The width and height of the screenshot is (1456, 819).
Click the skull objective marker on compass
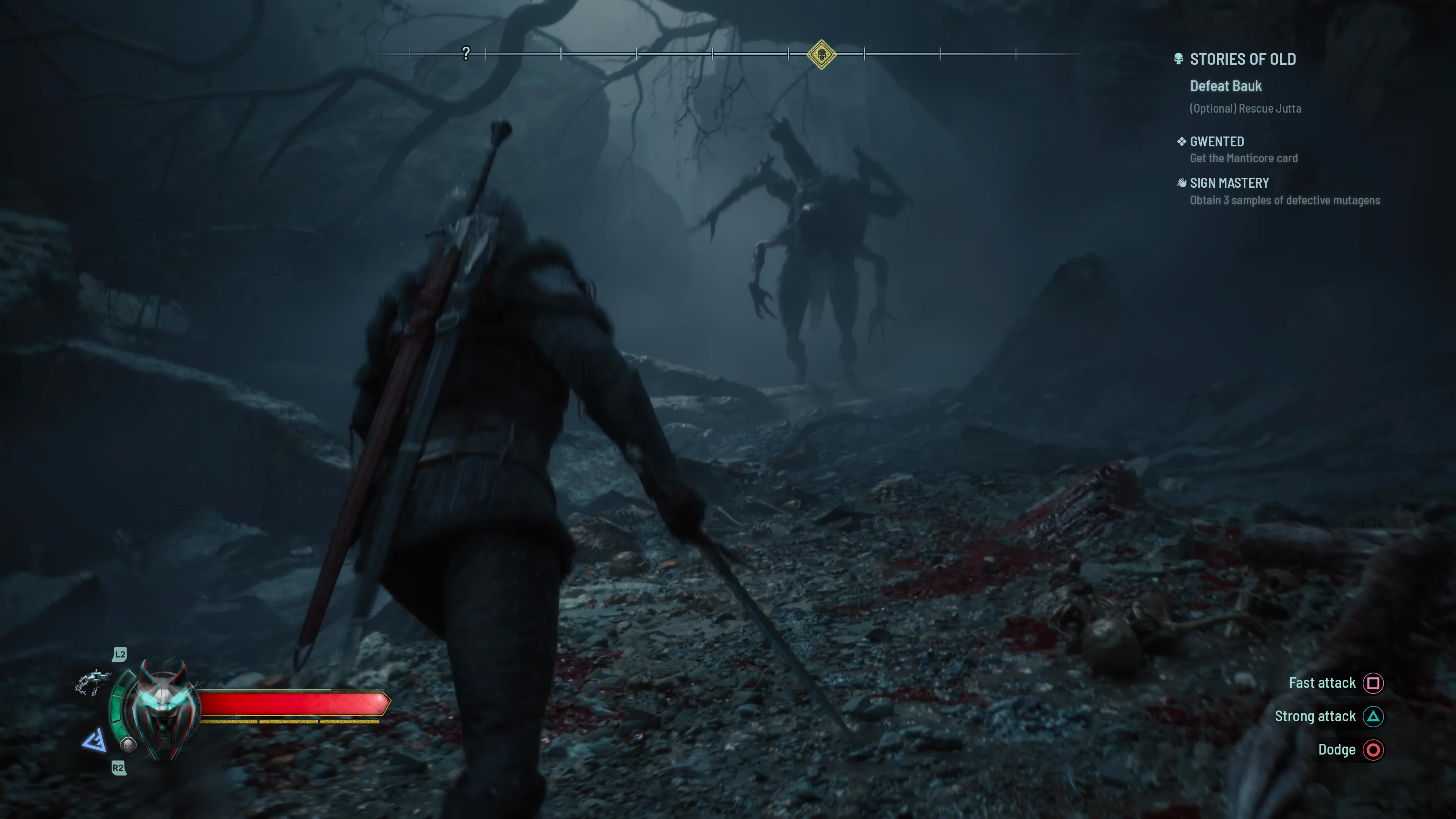(x=821, y=55)
